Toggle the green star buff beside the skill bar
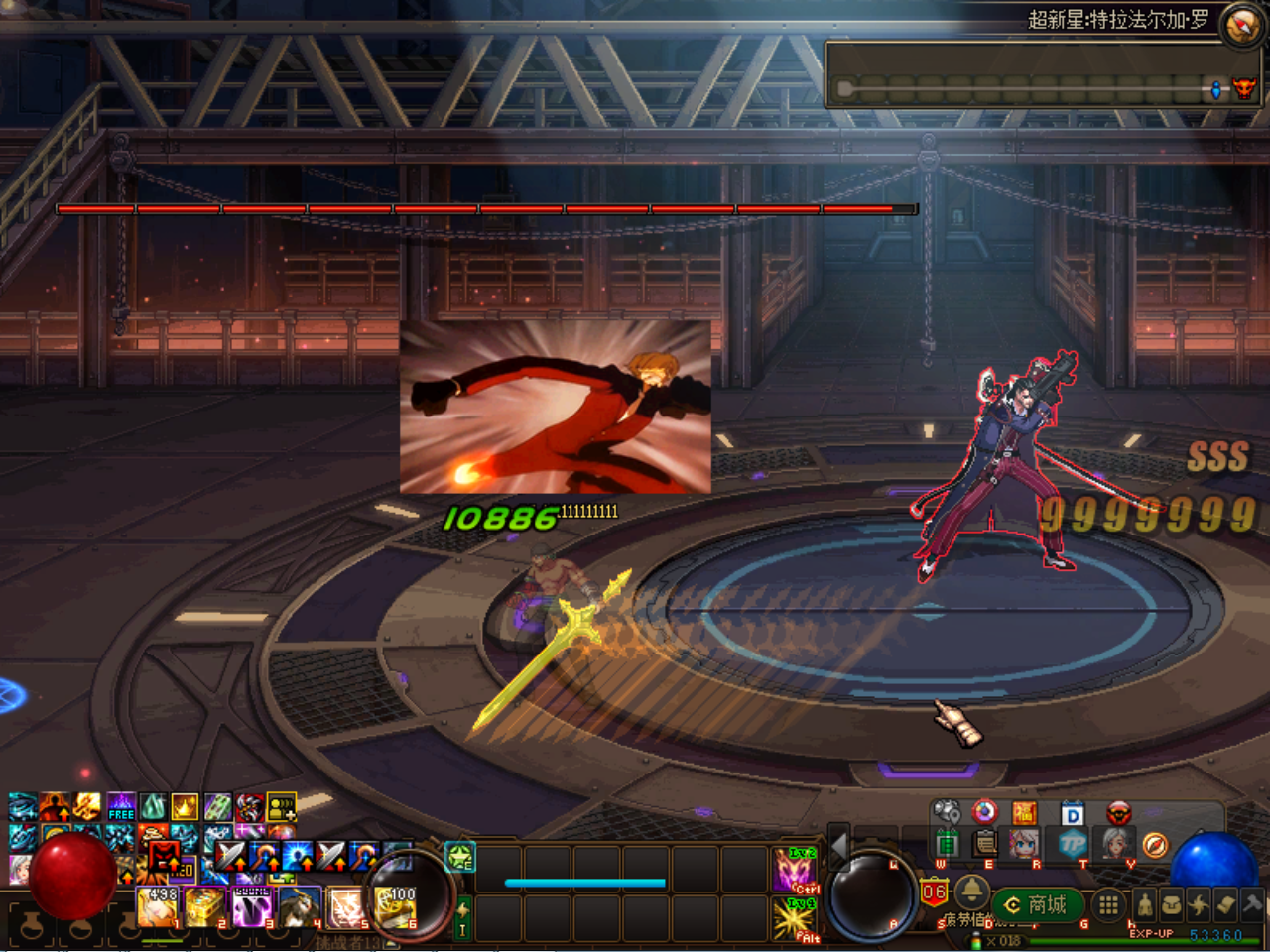The image size is (1270, 952). point(459,858)
